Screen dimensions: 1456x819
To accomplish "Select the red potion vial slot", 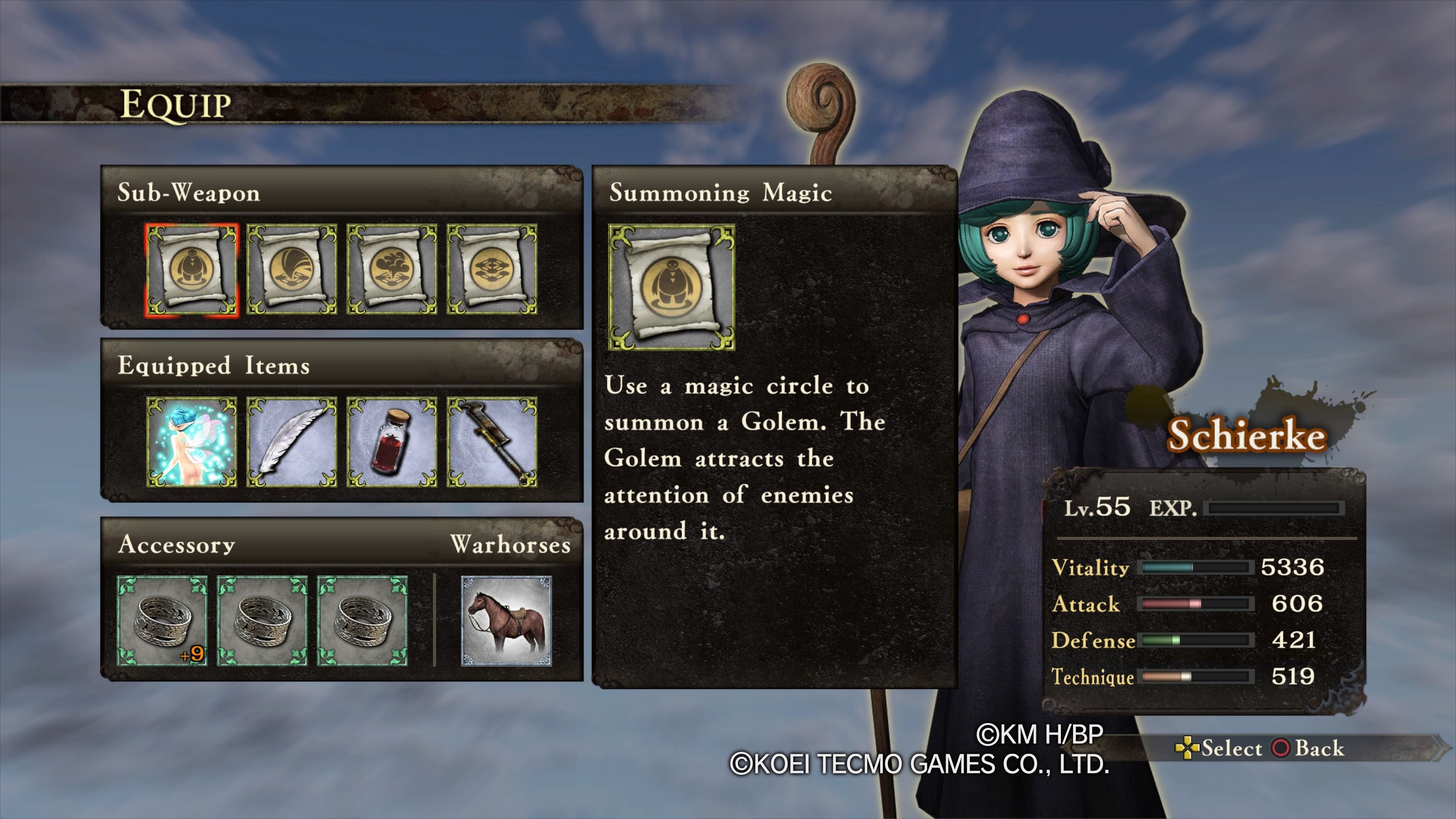I will pyautogui.click(x=392, y=442).
